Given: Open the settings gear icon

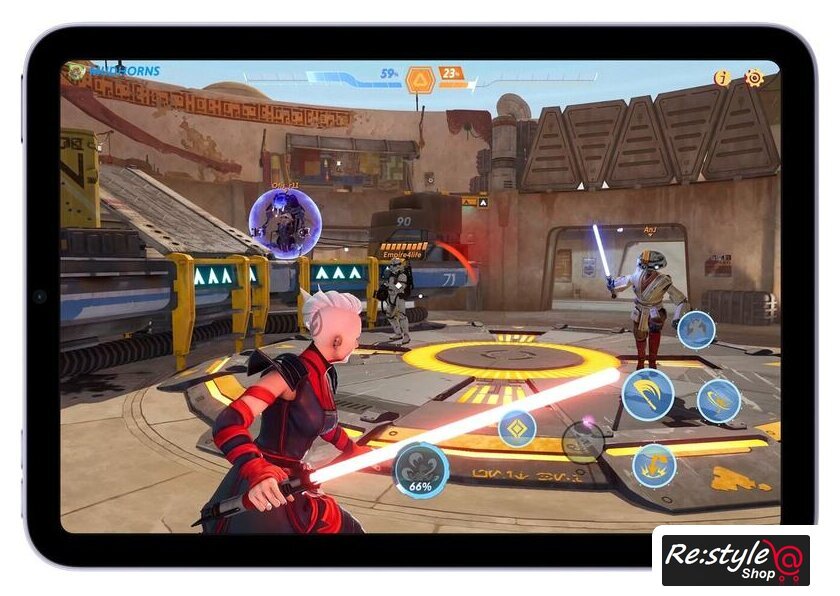Looking at the screenshot, I should (754, 77).
